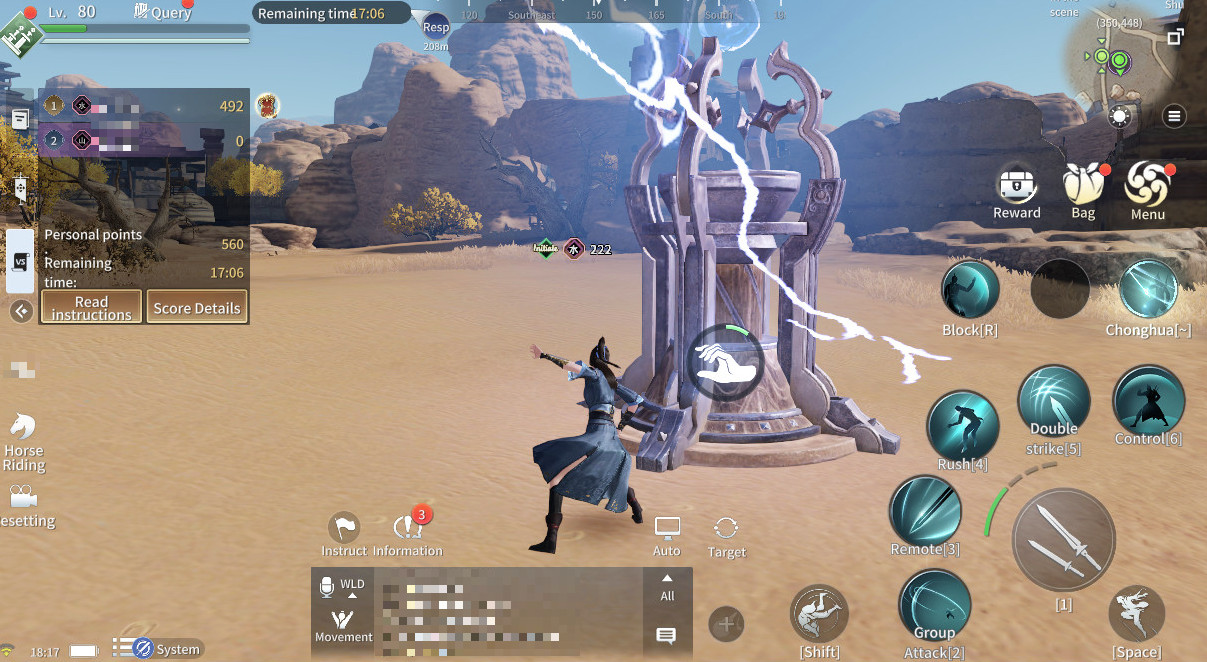Image resolution: width=1207 pixels, height=662 pixels.
Task: Tap the basic sword attack button
Action: tap(1063, 540)
